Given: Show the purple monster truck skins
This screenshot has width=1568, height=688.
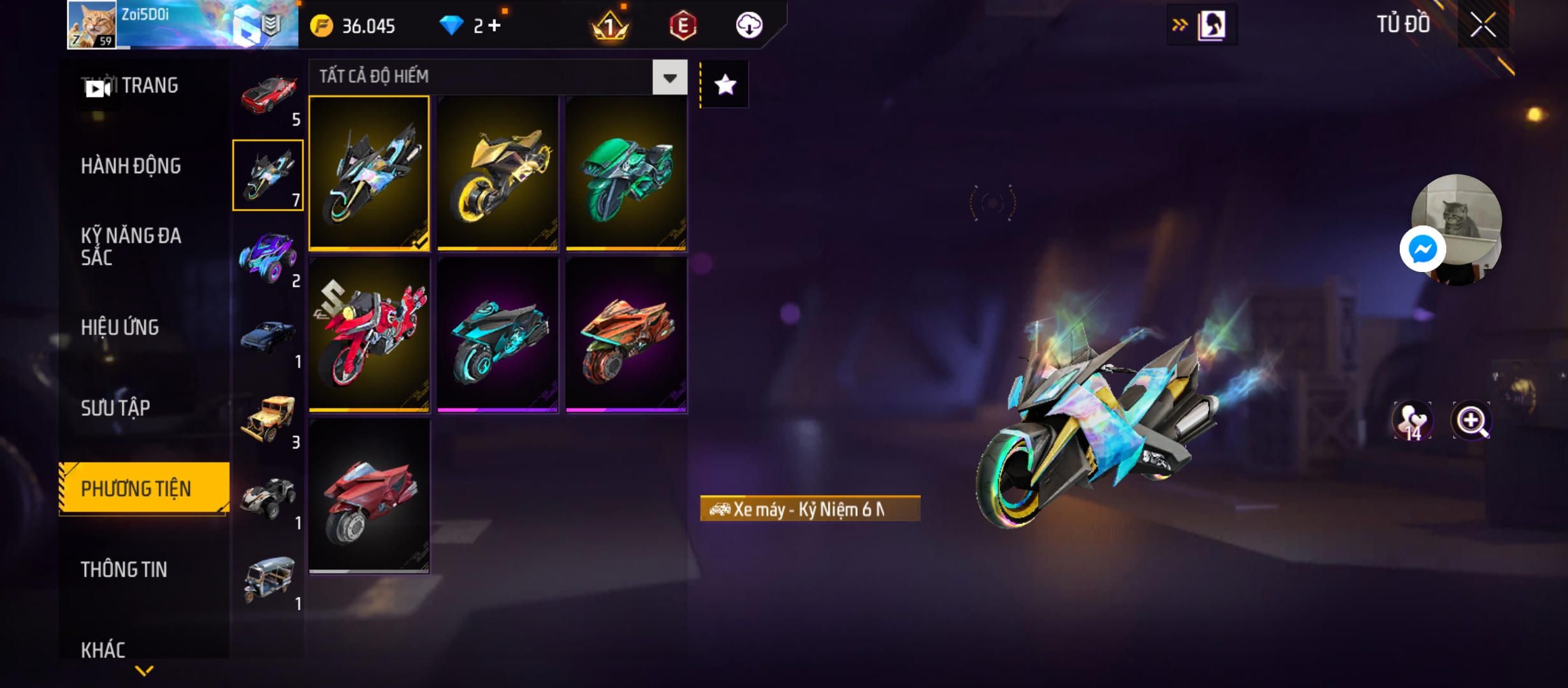Looking at the screenshot, I should (x=268, y=257).
